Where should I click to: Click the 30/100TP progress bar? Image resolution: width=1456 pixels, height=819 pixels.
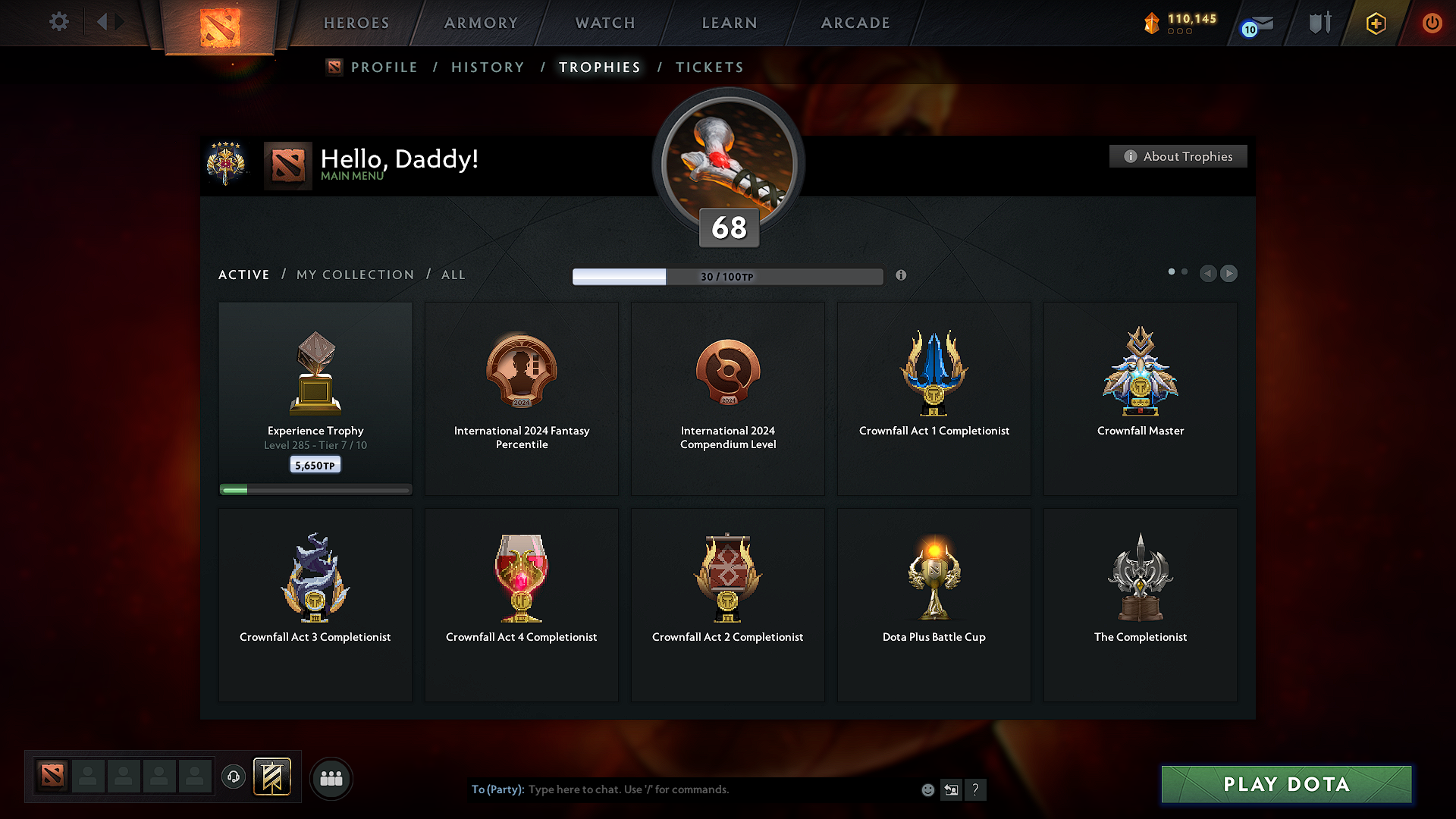pos(728,277)
